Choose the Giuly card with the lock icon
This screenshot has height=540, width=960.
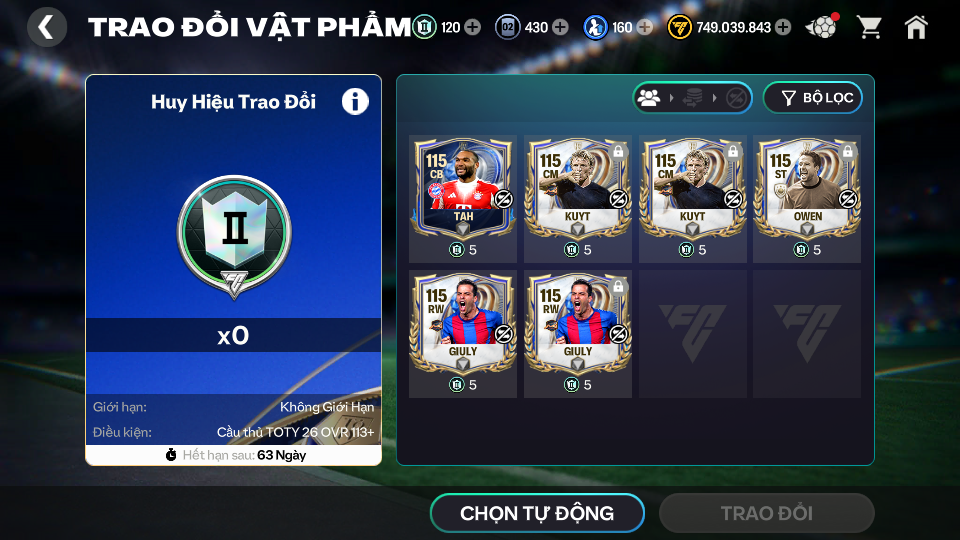point(578,322)
